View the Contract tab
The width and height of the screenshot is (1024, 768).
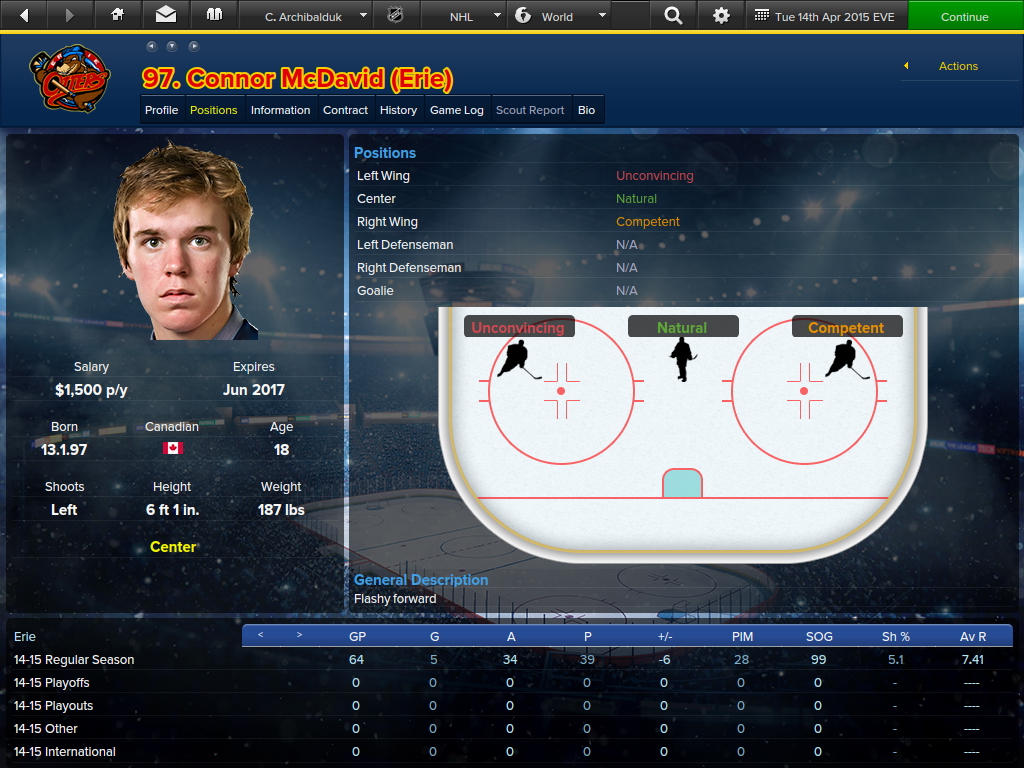(x=345, y=110)
